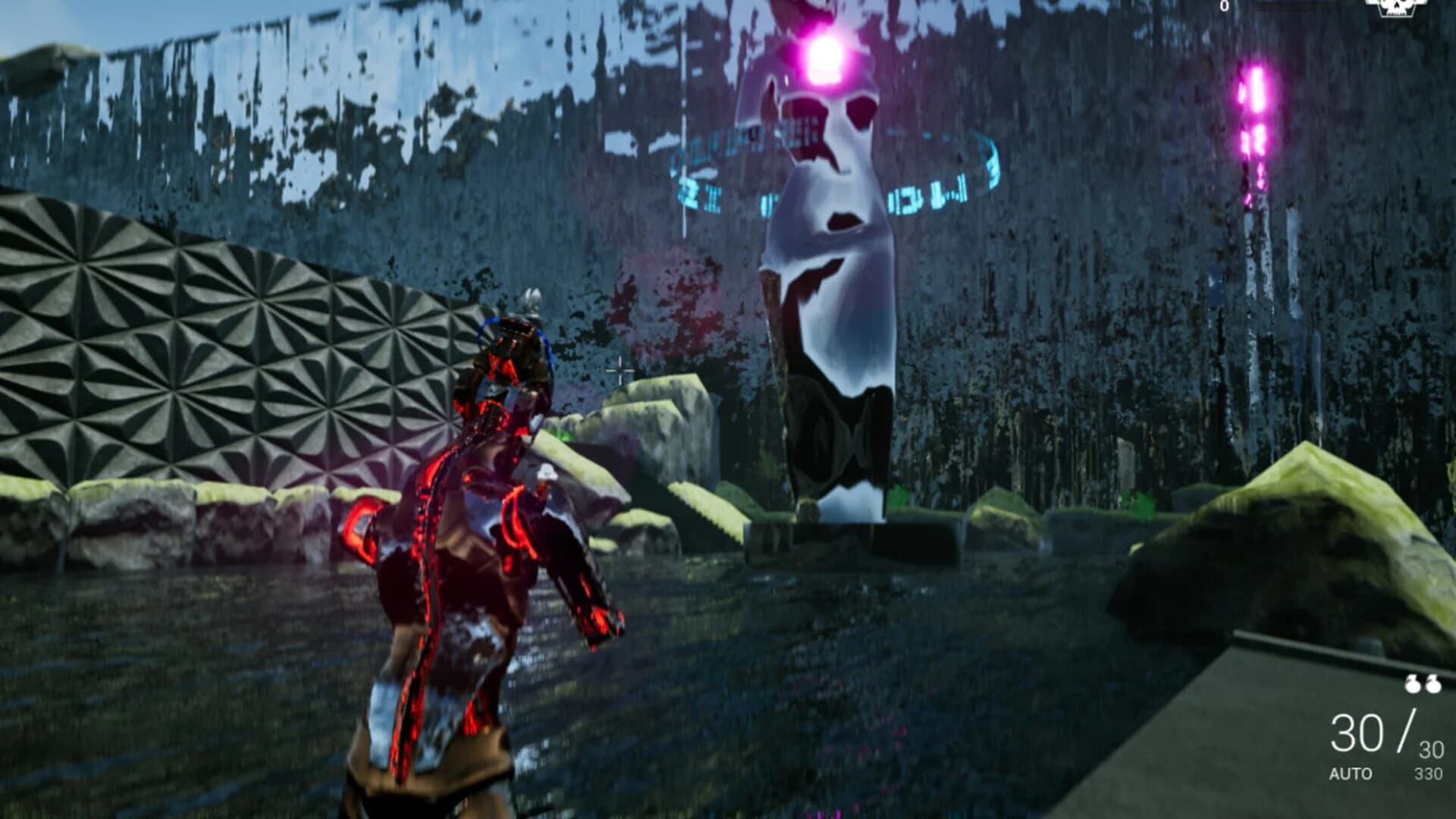
Task: Select the second grenade icon
Action: (x=1433, y=685)
